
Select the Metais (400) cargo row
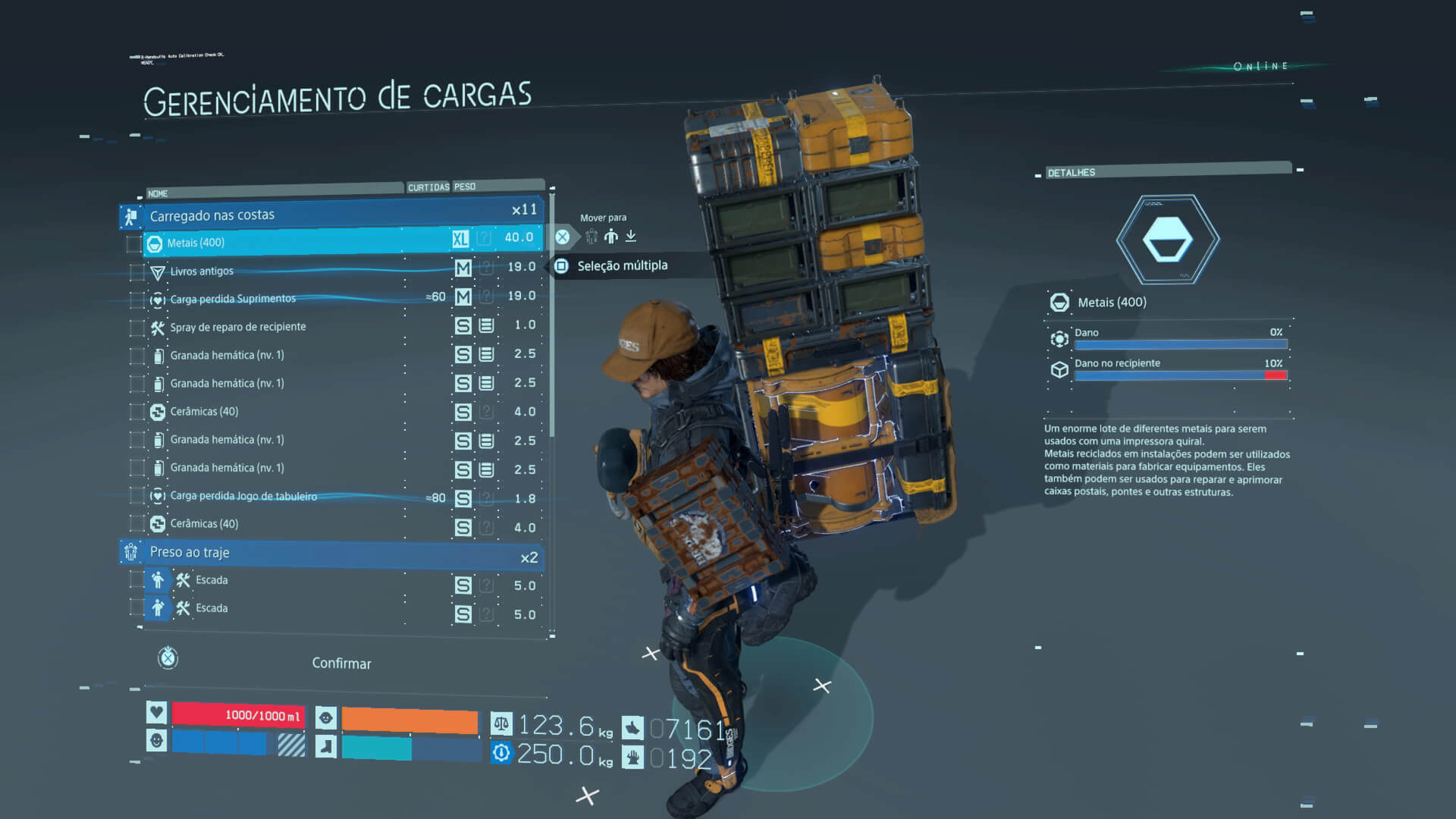(303, 243)
